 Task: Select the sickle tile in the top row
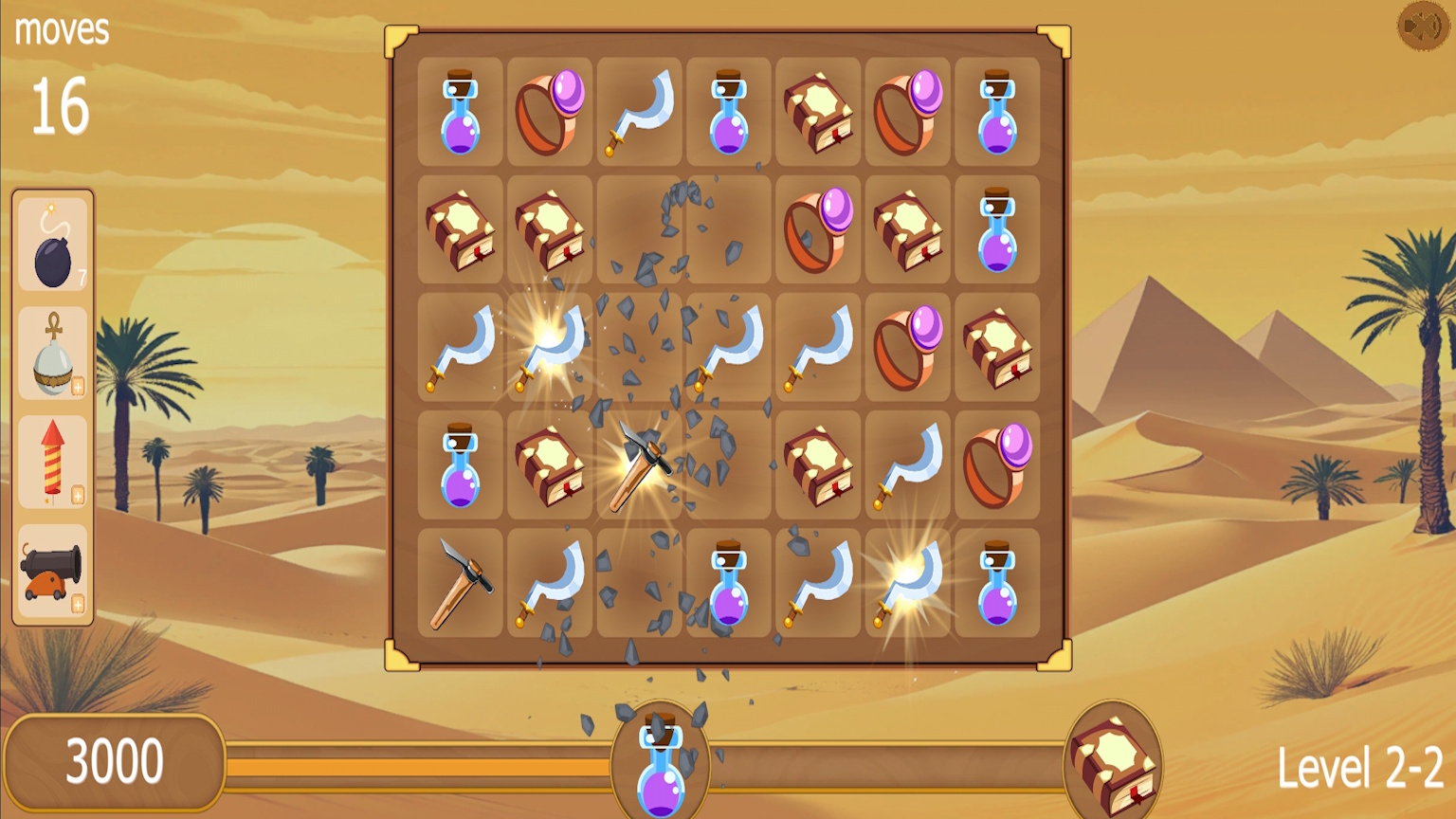[639, 111]
